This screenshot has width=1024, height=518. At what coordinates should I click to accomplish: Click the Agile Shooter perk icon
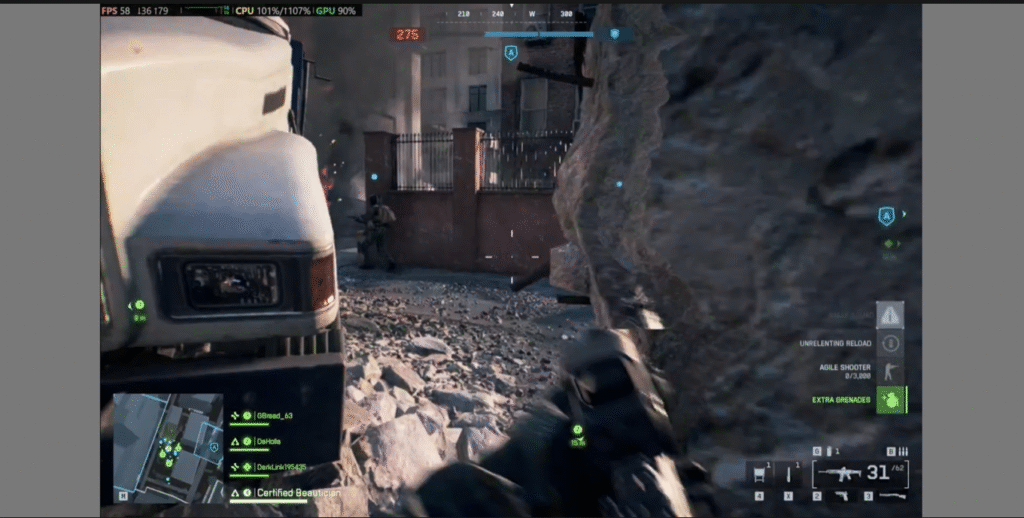coord(890,371)
